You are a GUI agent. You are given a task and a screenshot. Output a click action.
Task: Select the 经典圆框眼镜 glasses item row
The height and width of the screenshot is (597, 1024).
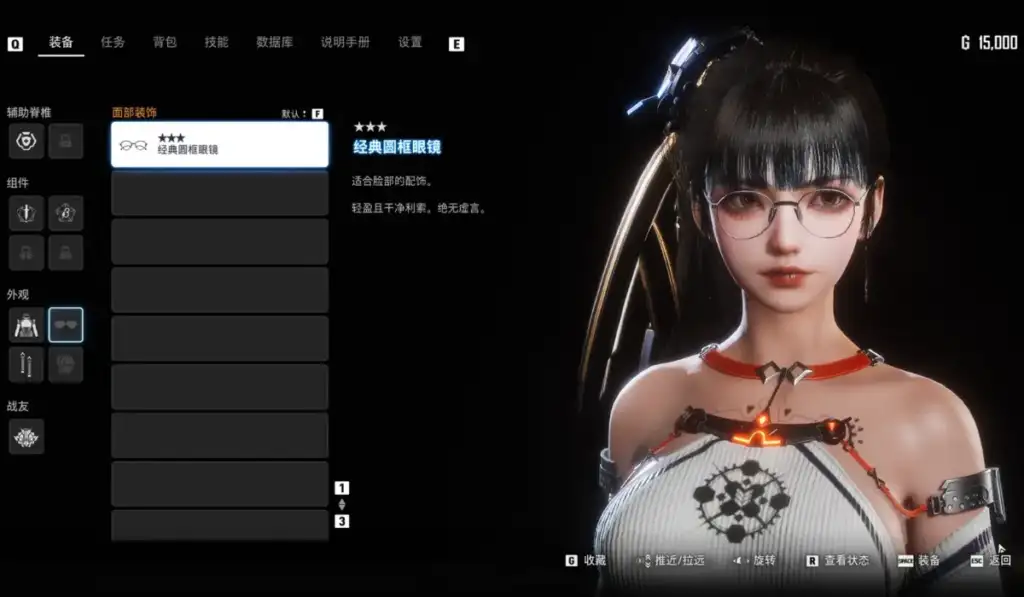[x=219, y=145]
